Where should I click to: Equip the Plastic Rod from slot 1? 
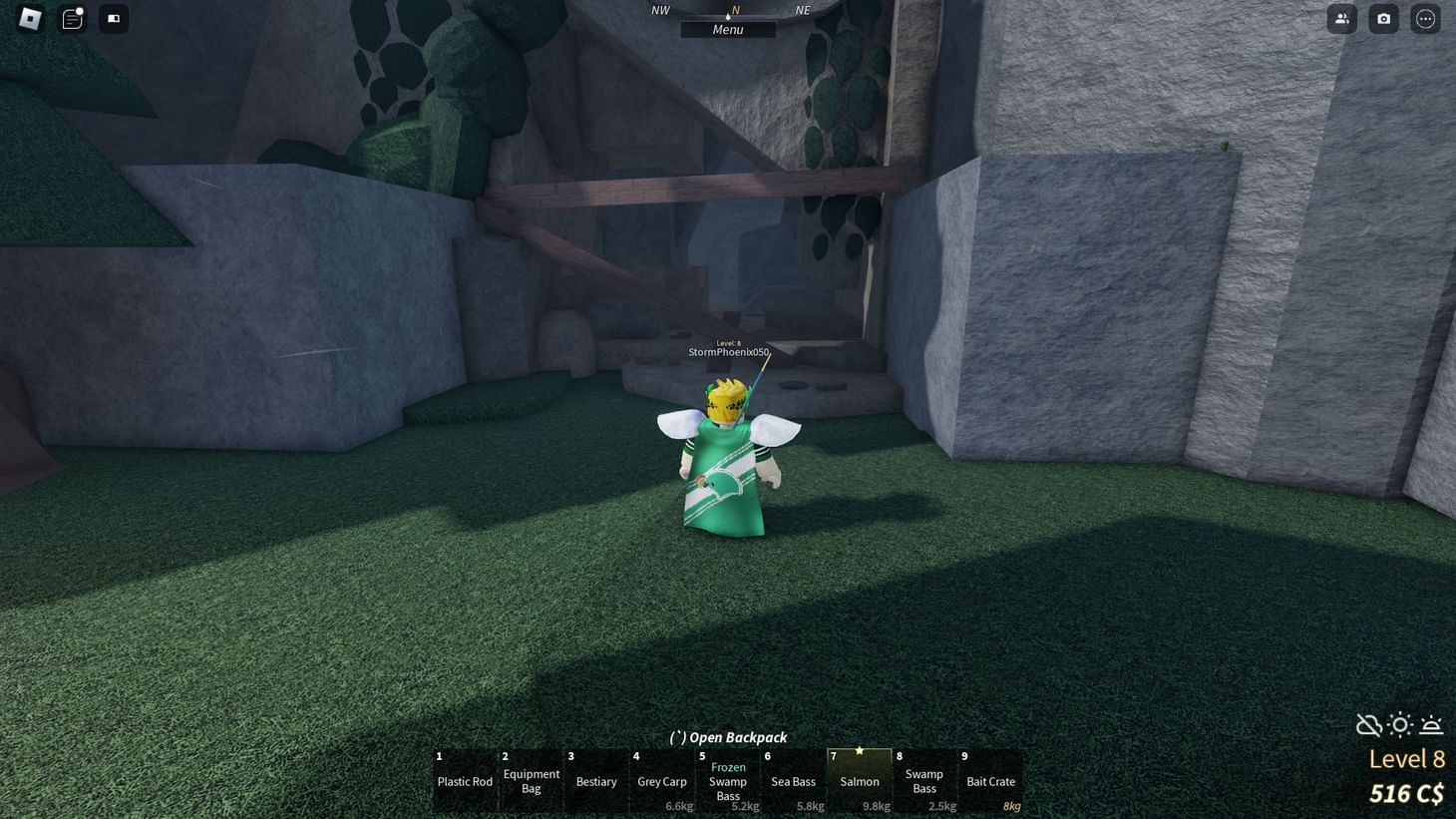(x=464, y=781)
